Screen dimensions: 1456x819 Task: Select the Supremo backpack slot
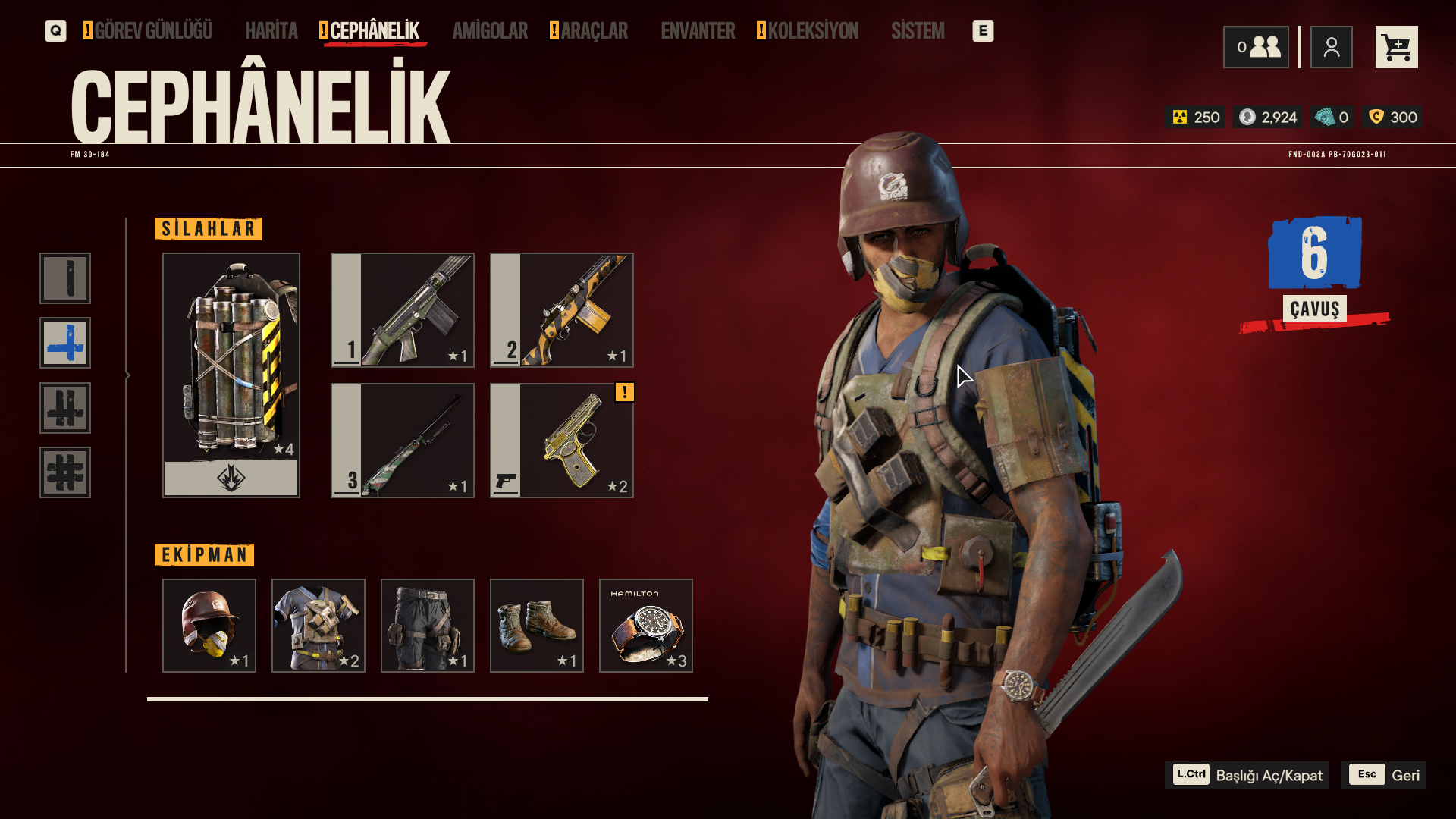[x=231, y=375]
